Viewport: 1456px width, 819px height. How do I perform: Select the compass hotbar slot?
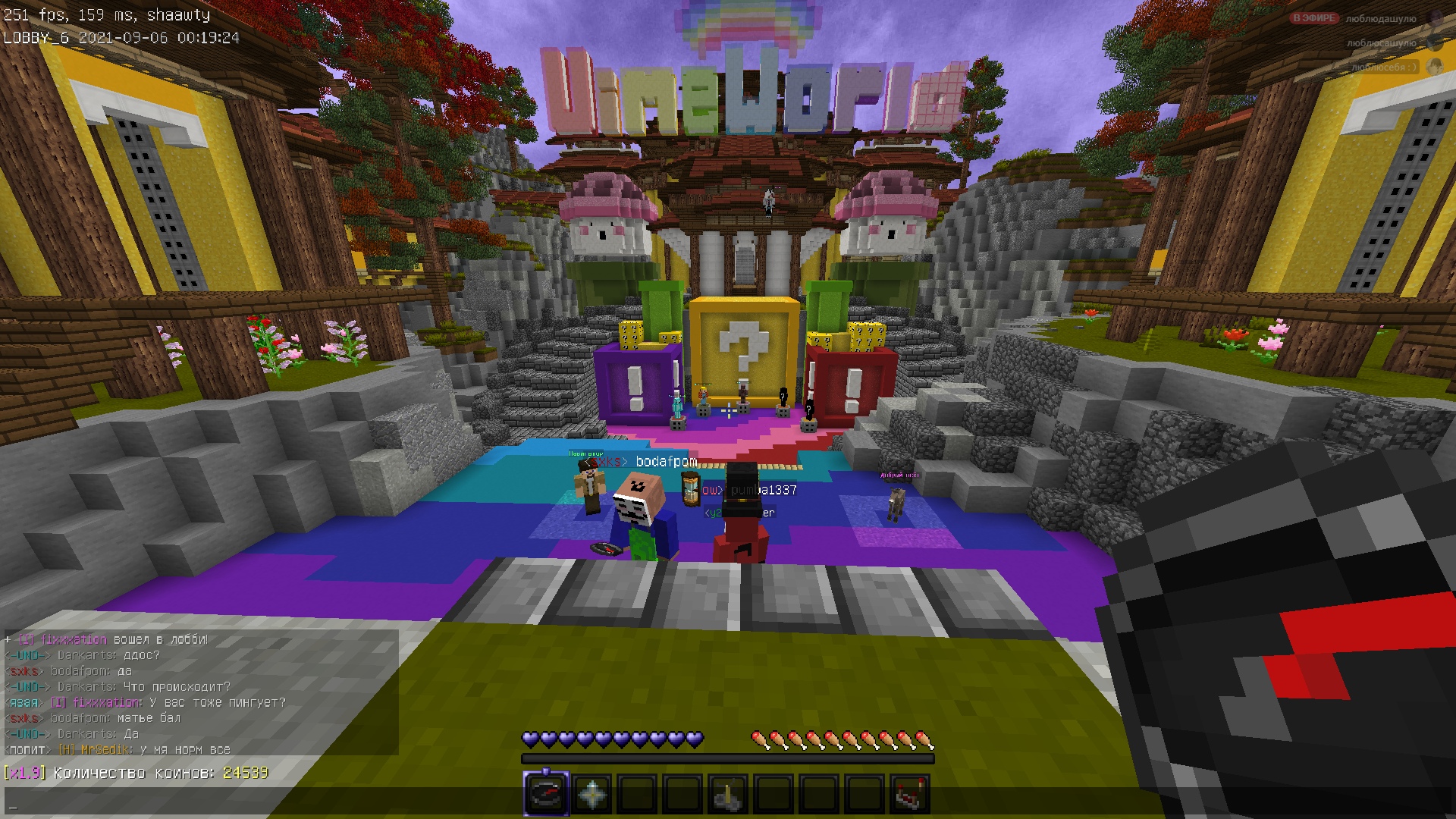click(x=546, y=794)
